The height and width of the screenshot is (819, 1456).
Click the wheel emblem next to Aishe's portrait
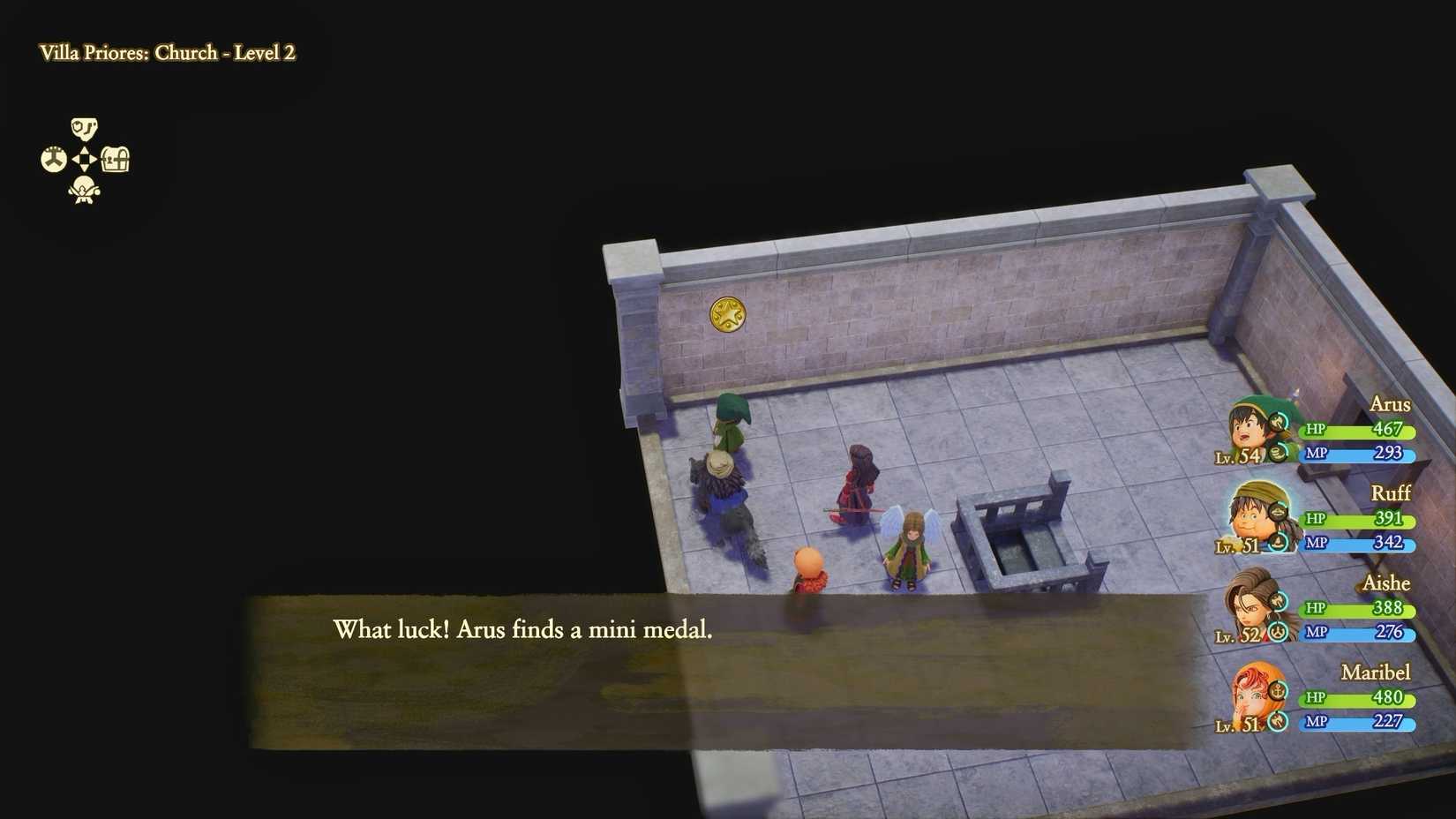[1277, 632]
